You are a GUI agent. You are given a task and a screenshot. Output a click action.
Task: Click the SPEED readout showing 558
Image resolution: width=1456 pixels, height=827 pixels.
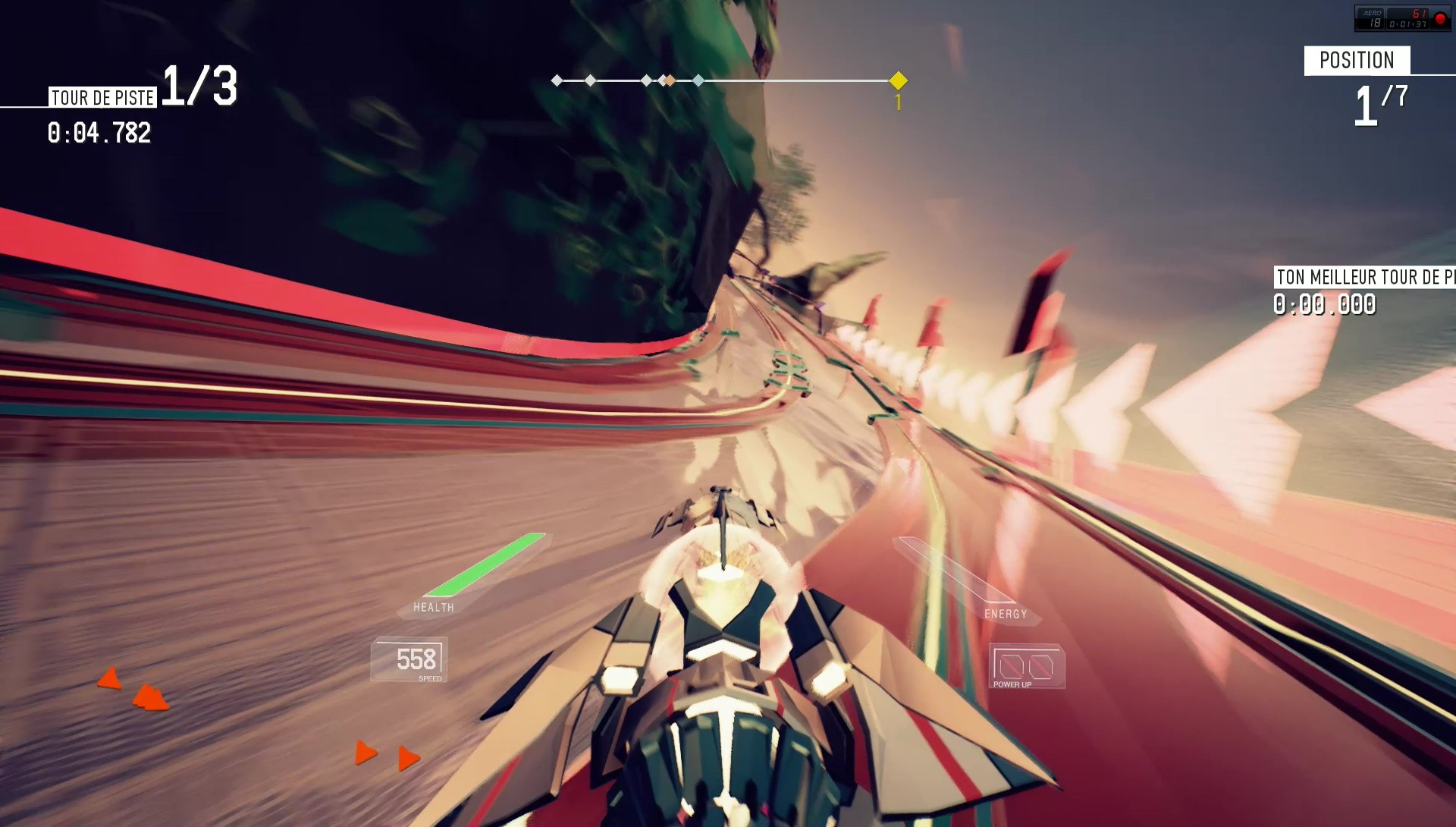tap(418, 659)
